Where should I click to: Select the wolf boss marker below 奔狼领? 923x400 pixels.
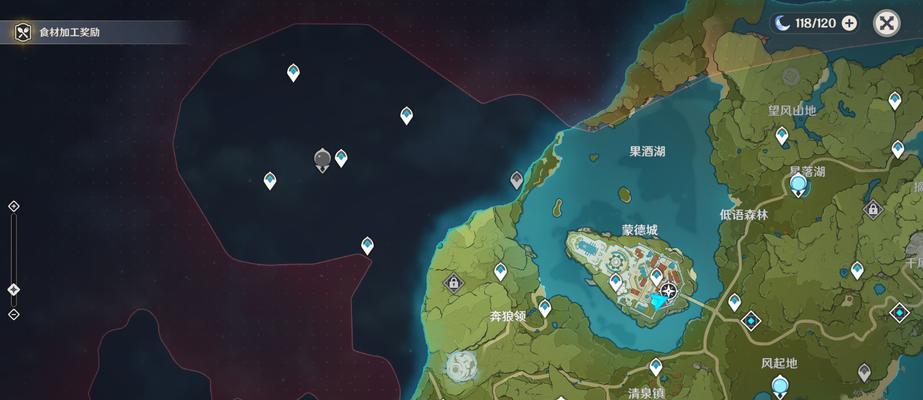(461, 364)
